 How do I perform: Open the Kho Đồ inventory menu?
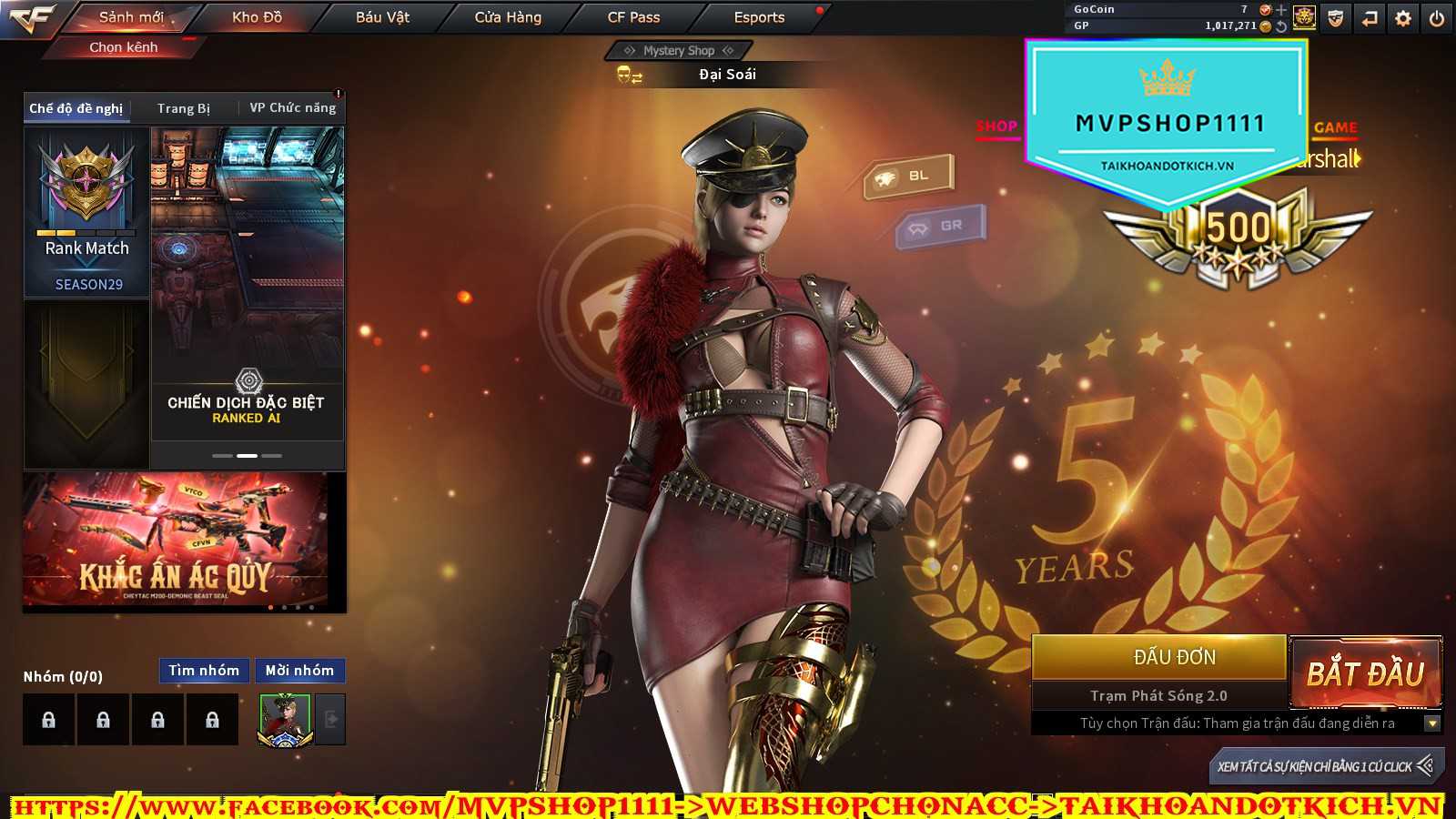point(257,17)
